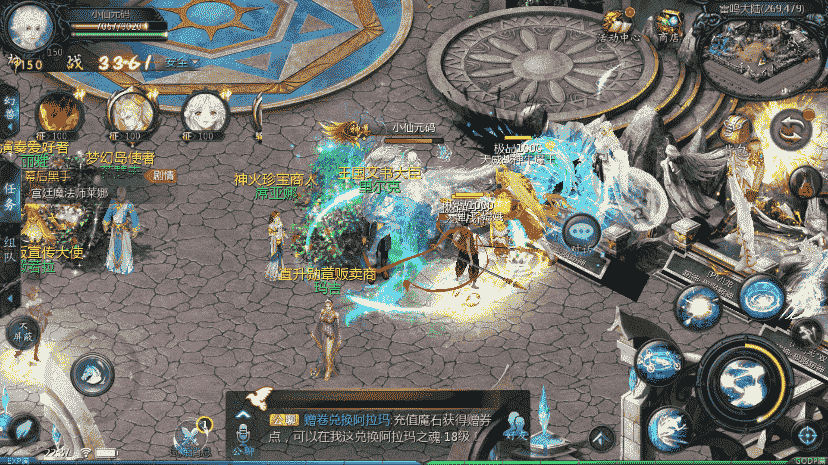The image size is (828, 465).
Task: Switch to the 组队 side tab
Action: click(x=10, y=251)
